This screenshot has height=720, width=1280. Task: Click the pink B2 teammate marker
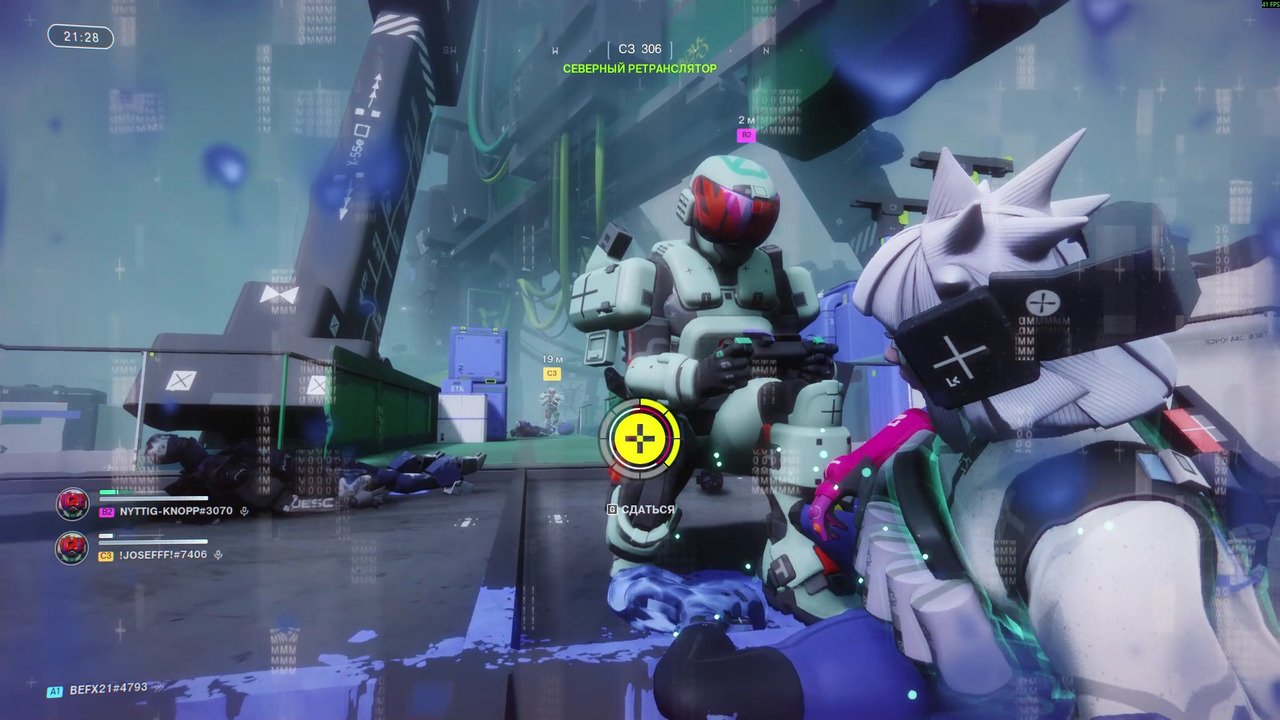point(745,134)
